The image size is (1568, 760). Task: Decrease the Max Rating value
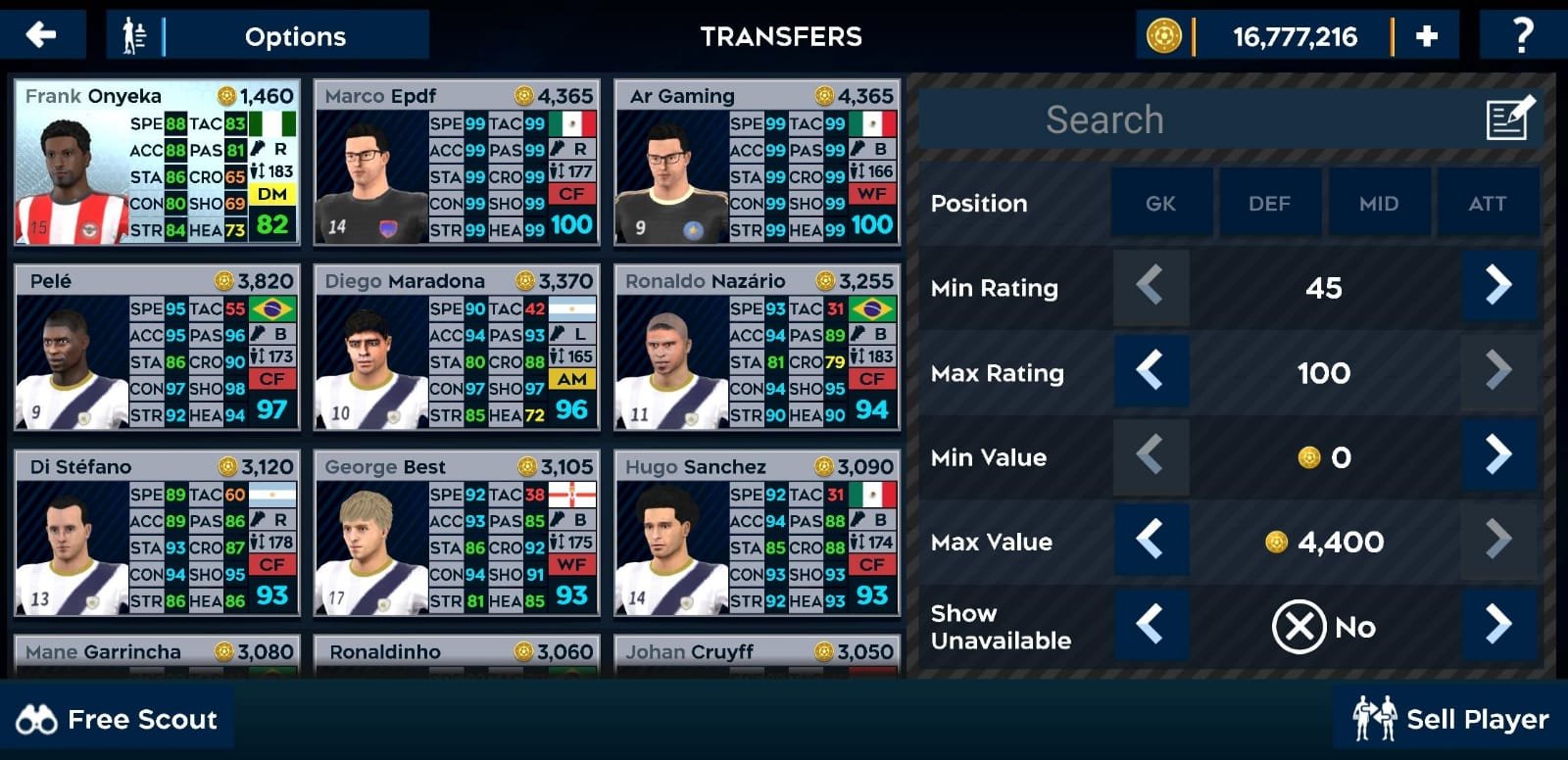1151,372
